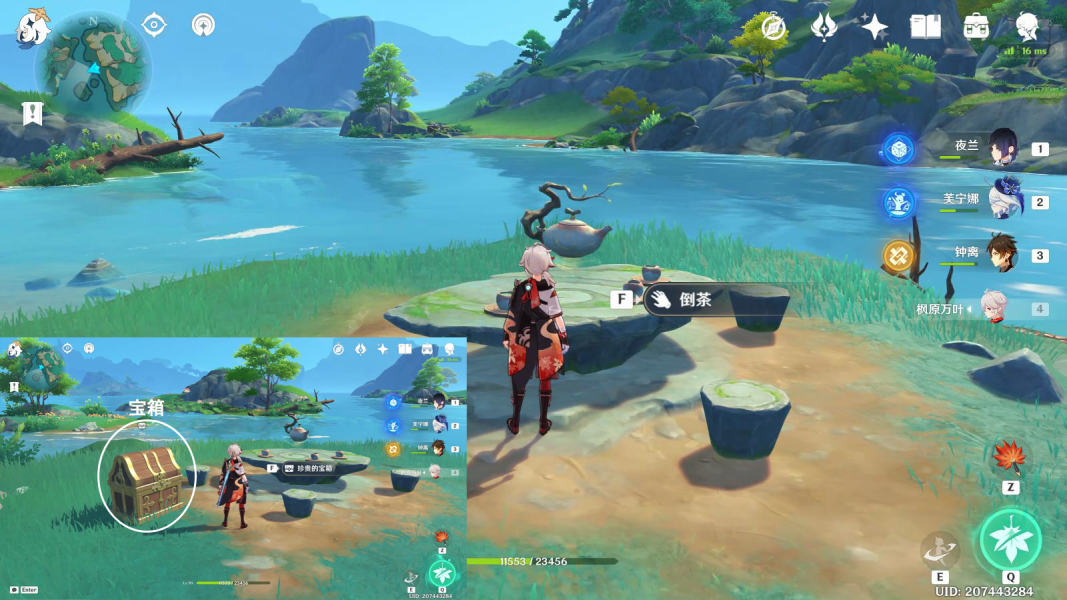Select active character 枫原万叶

[995, 308]
